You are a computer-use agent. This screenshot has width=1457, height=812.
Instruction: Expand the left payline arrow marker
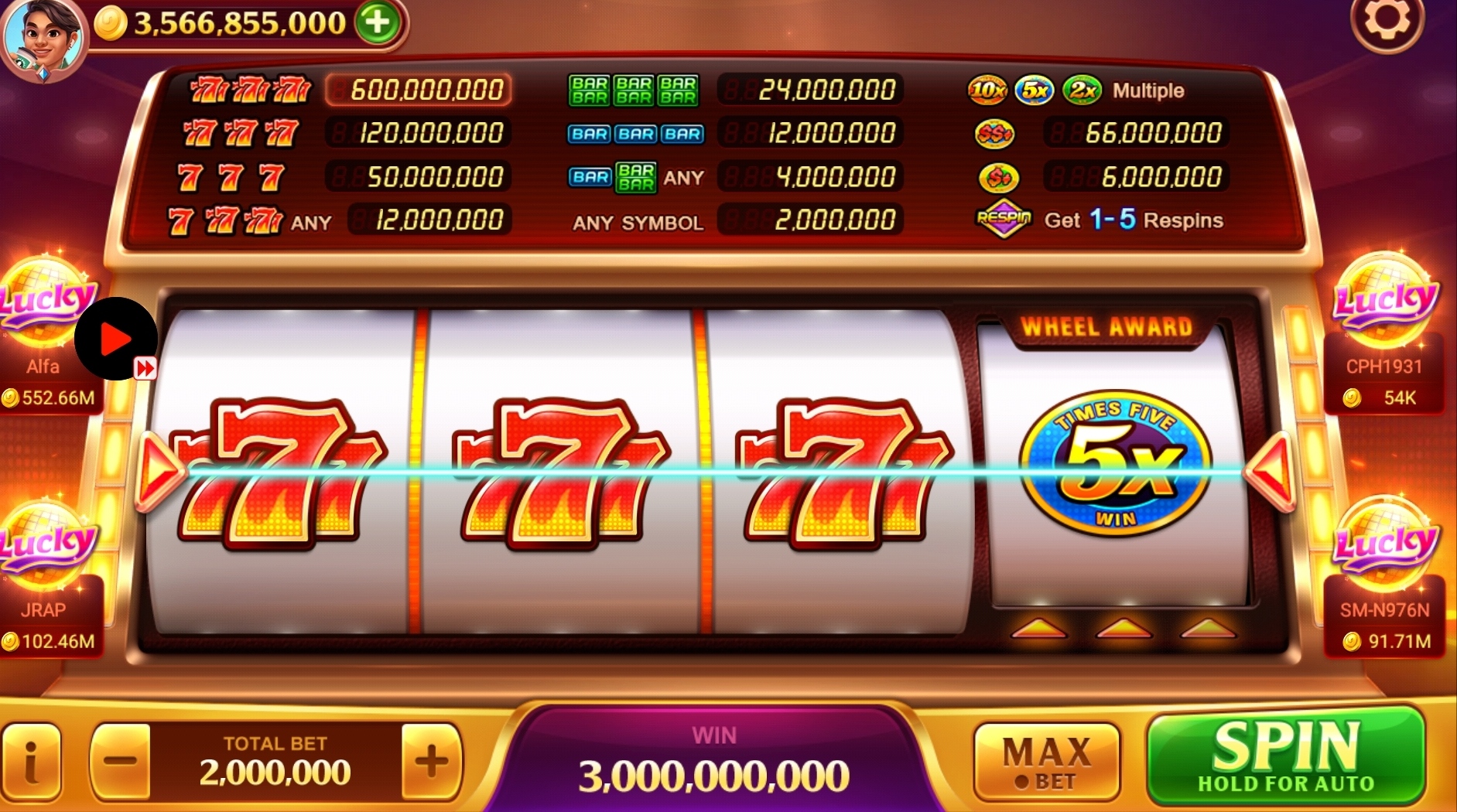[159, 470]
